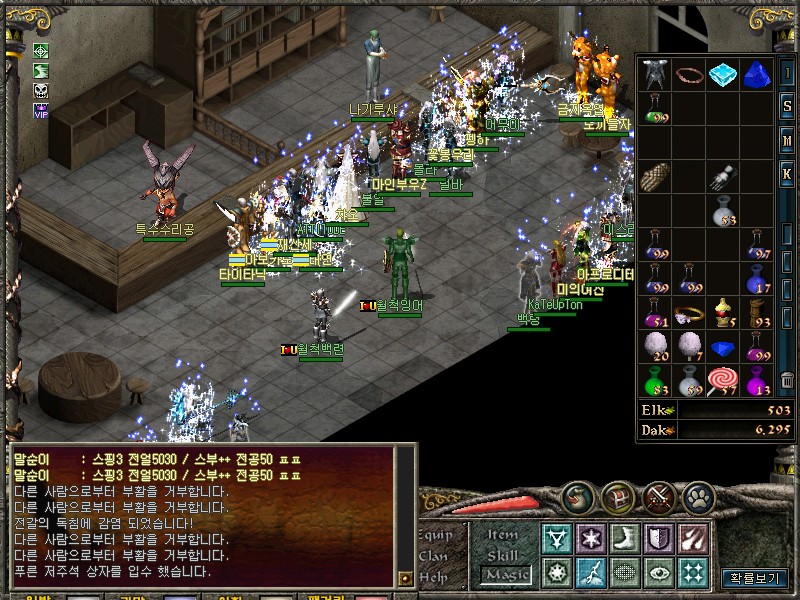Viewport: 800px width, 600px height.
Task: Switch to the Skill tab
Action: 503,555
